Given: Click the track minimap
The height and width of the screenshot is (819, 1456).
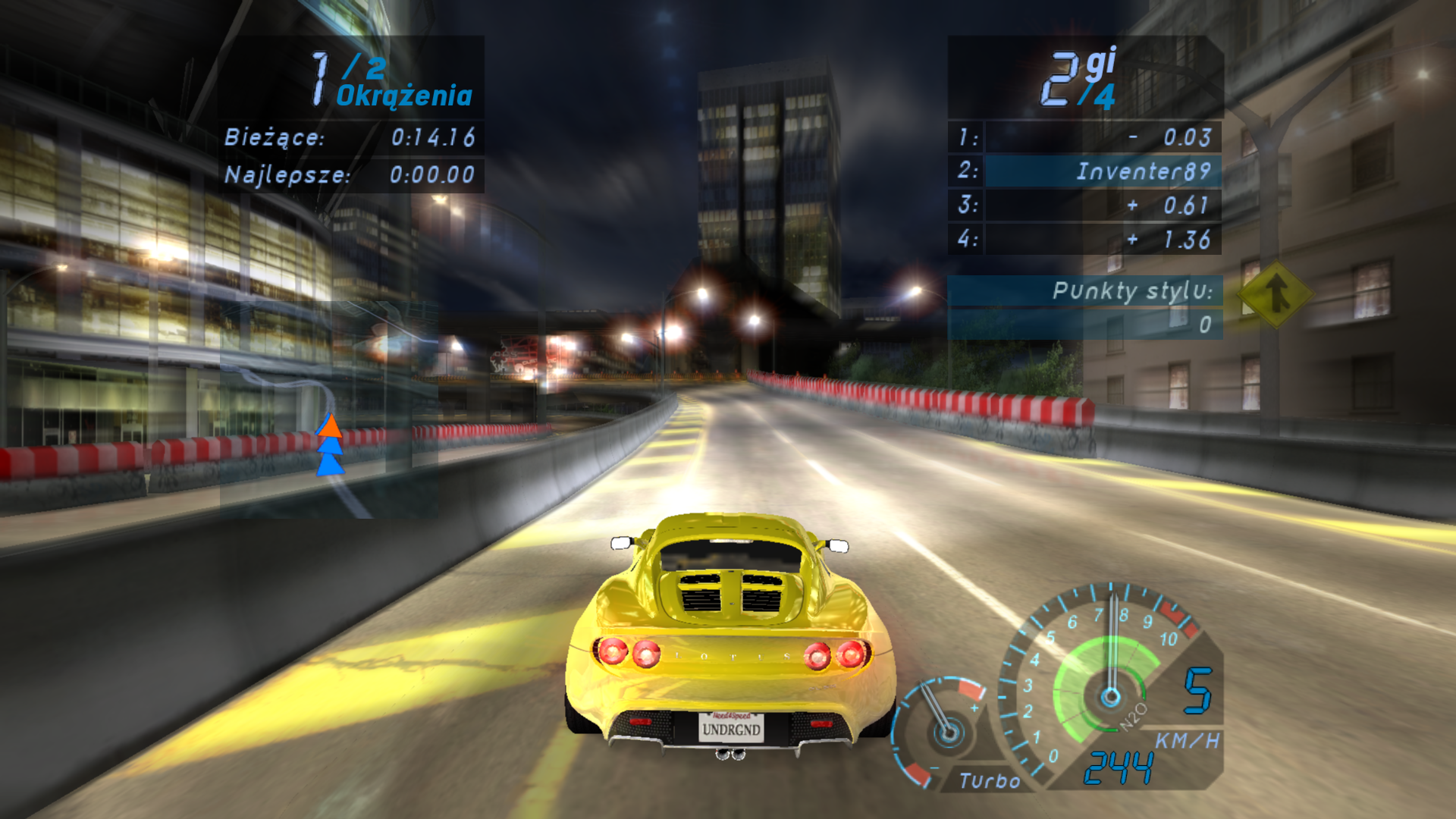Looking at the screenshot, I should 329,409.
